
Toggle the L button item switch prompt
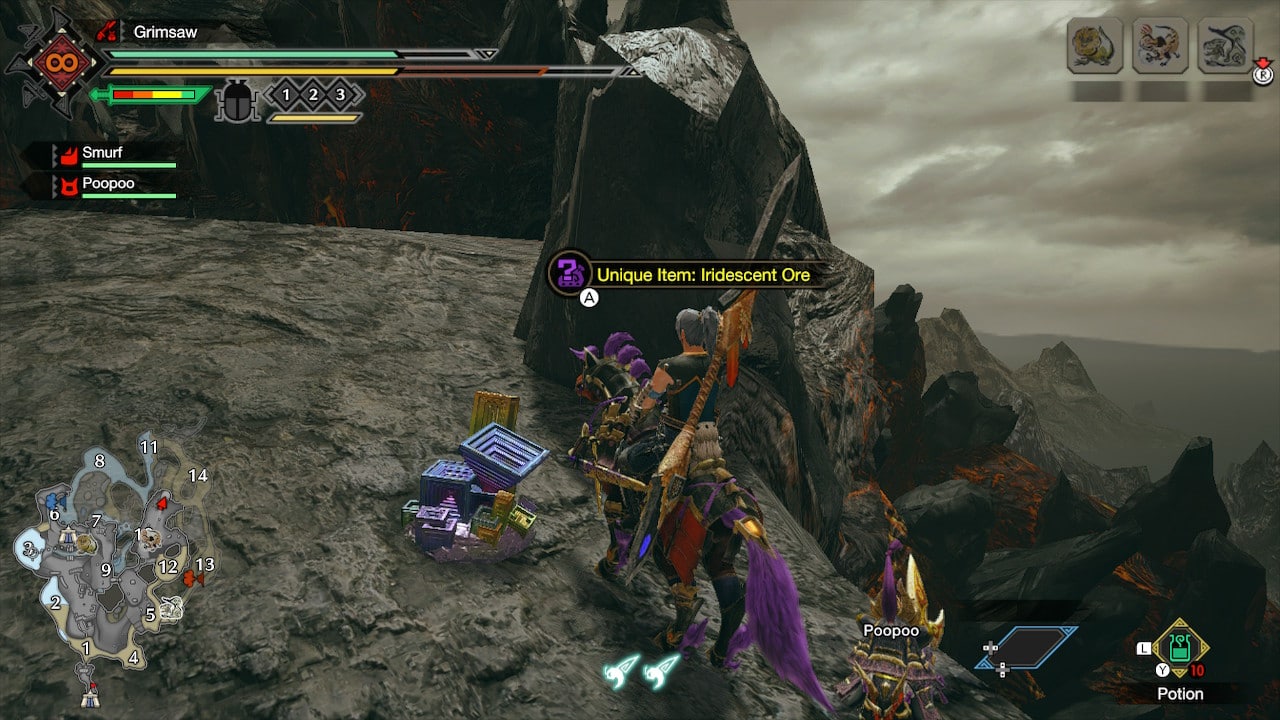[1142, 649]
